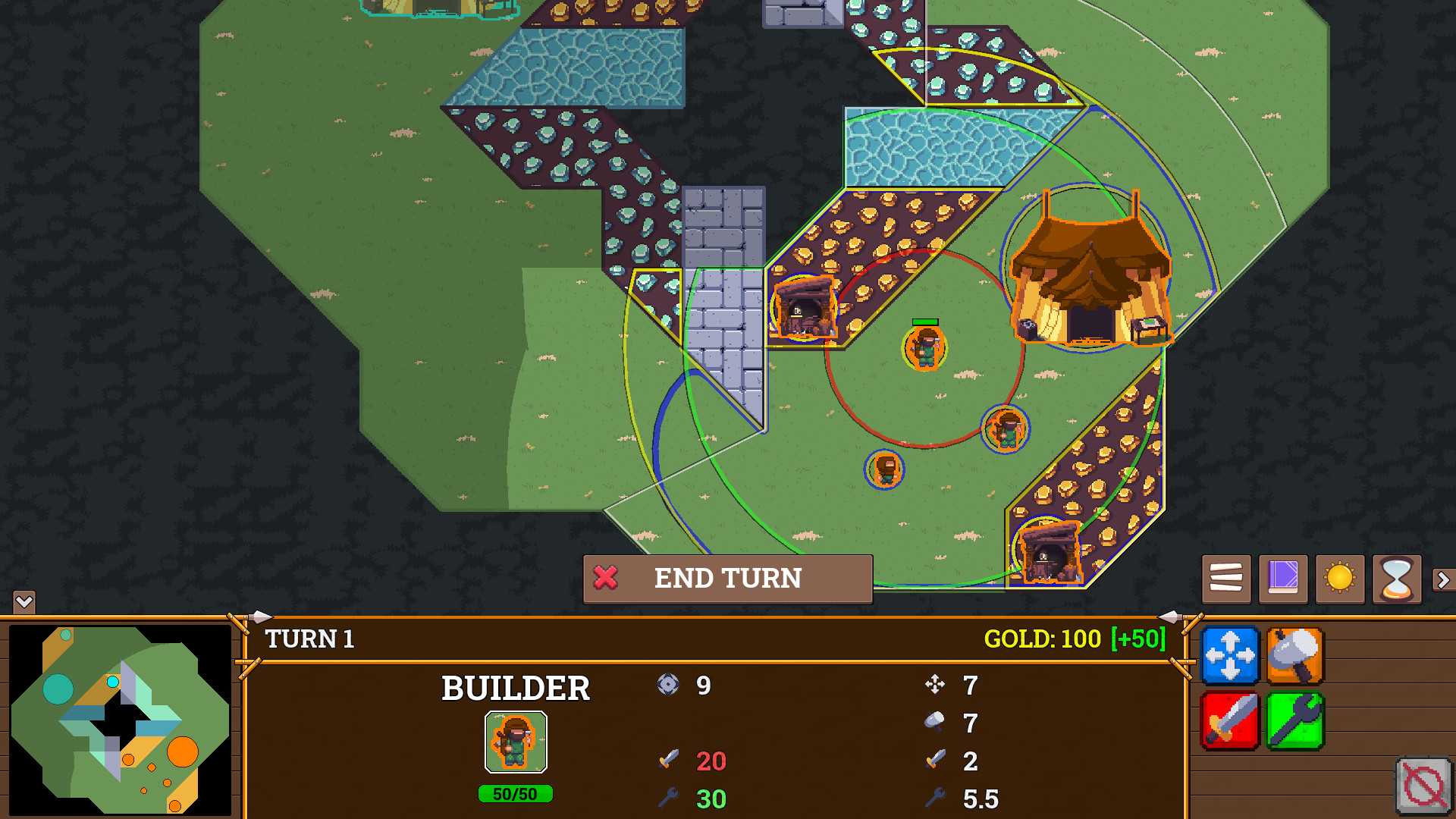Click the builder's green 50/50 health bar
The height and width of the screenshot is (819, 1456).
click(x=516, y=795)
